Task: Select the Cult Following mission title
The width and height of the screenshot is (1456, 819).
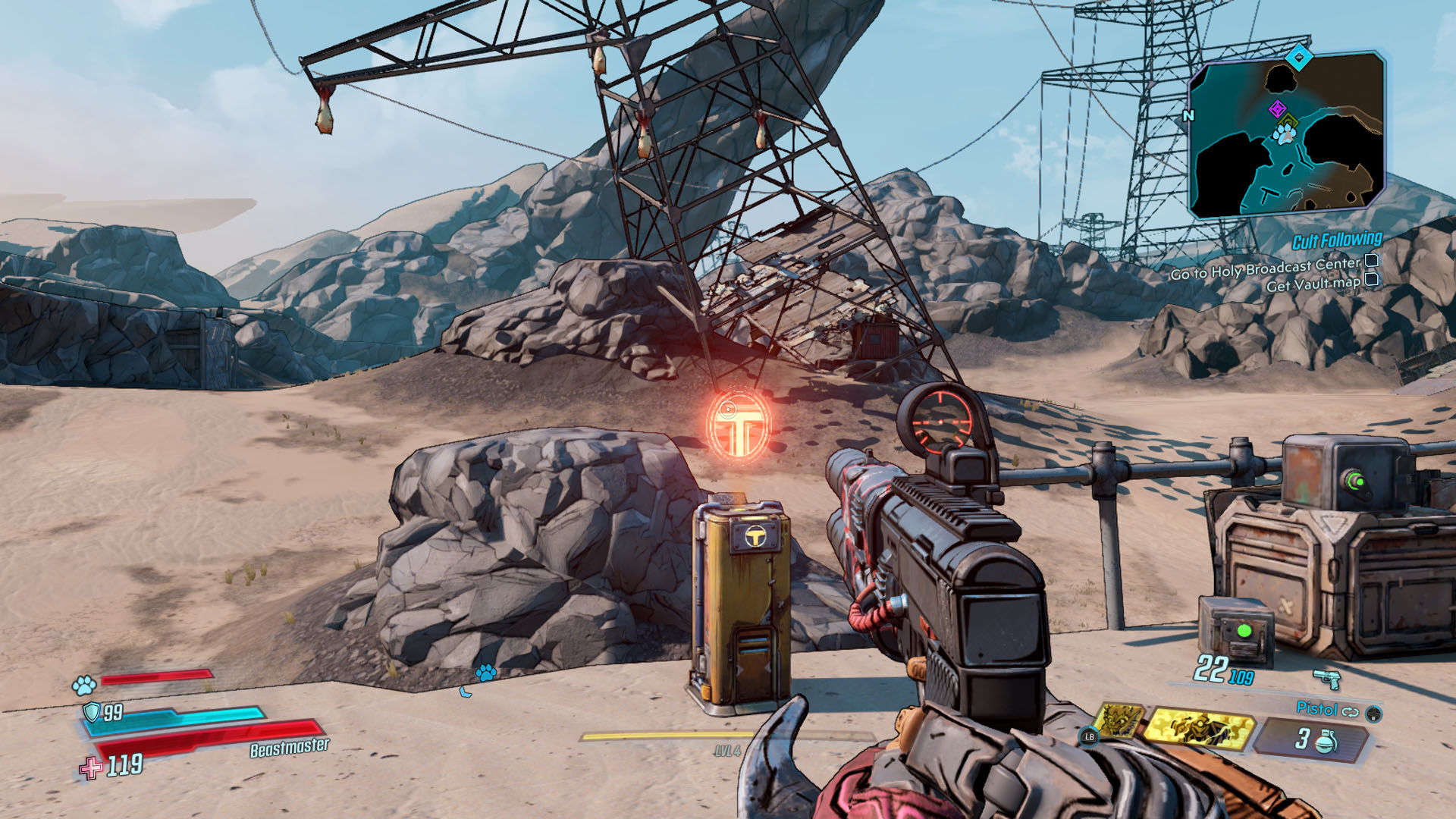Action: point(1336,241)
